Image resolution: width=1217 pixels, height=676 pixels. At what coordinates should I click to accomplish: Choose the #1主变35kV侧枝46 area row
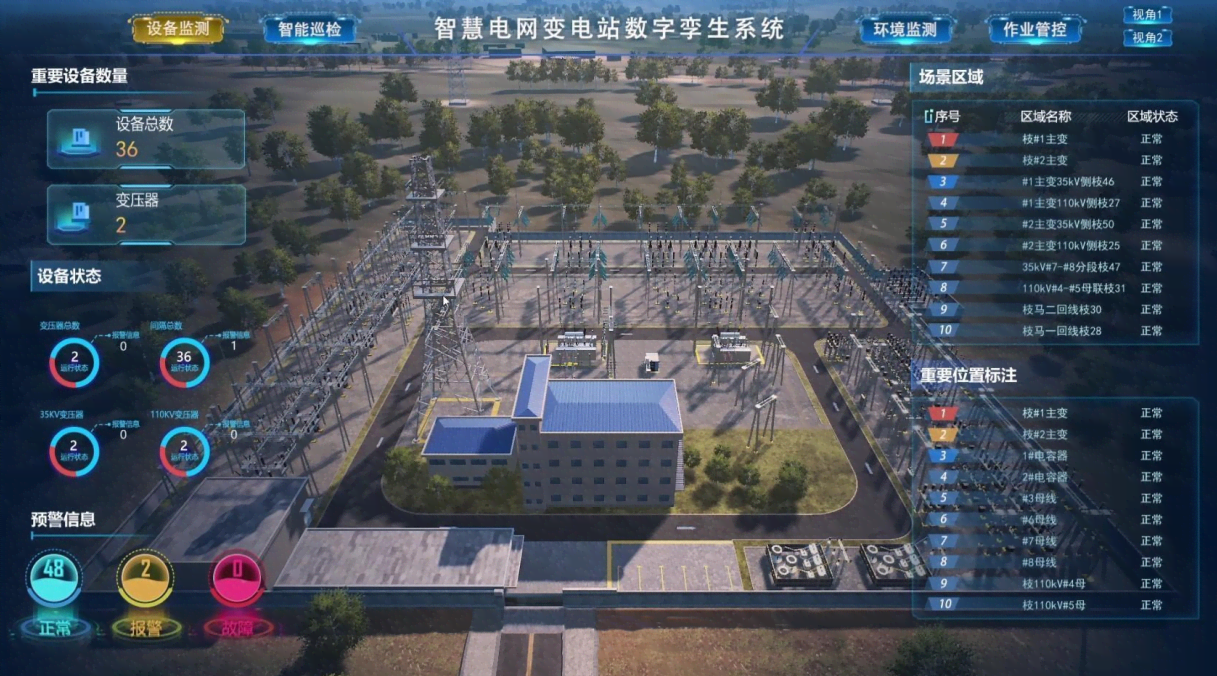(x=1067, y=182)
